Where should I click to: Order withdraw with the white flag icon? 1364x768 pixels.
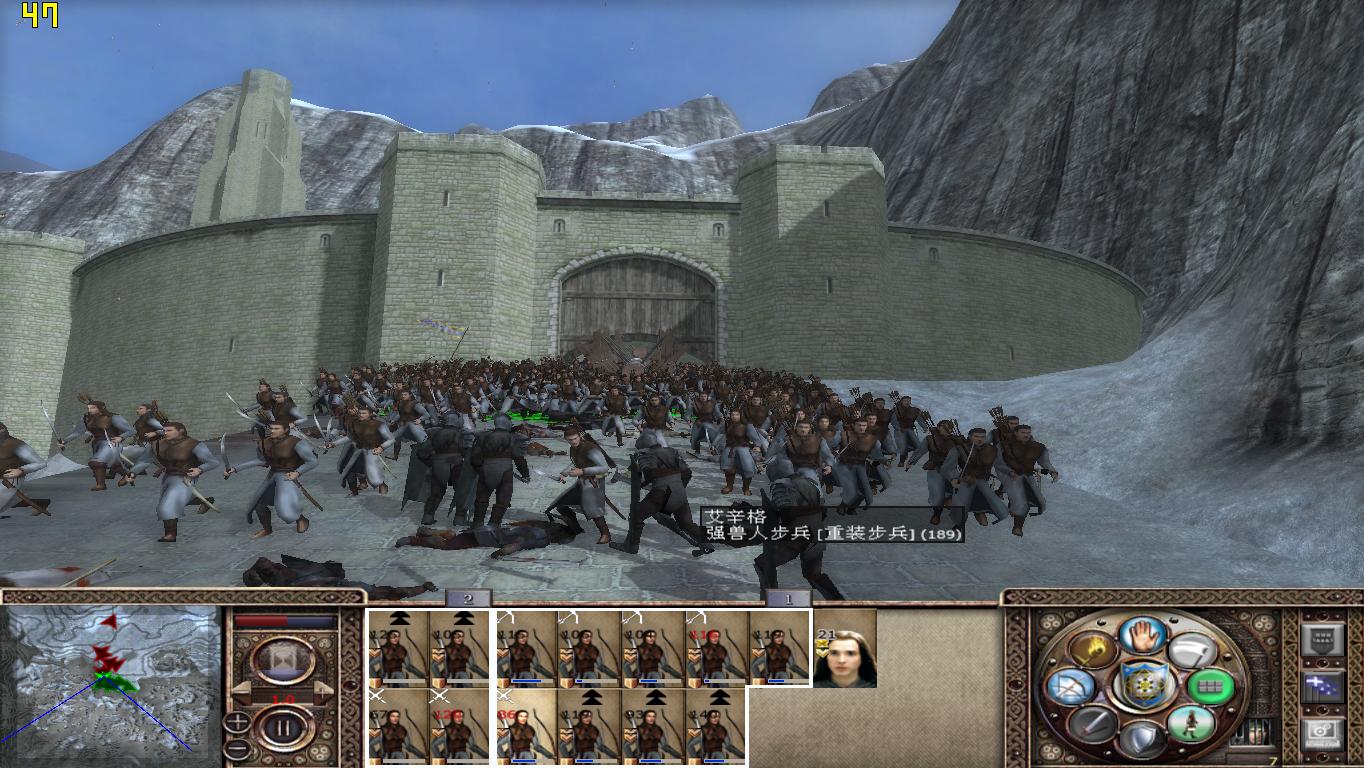(x=1191, y=651)
